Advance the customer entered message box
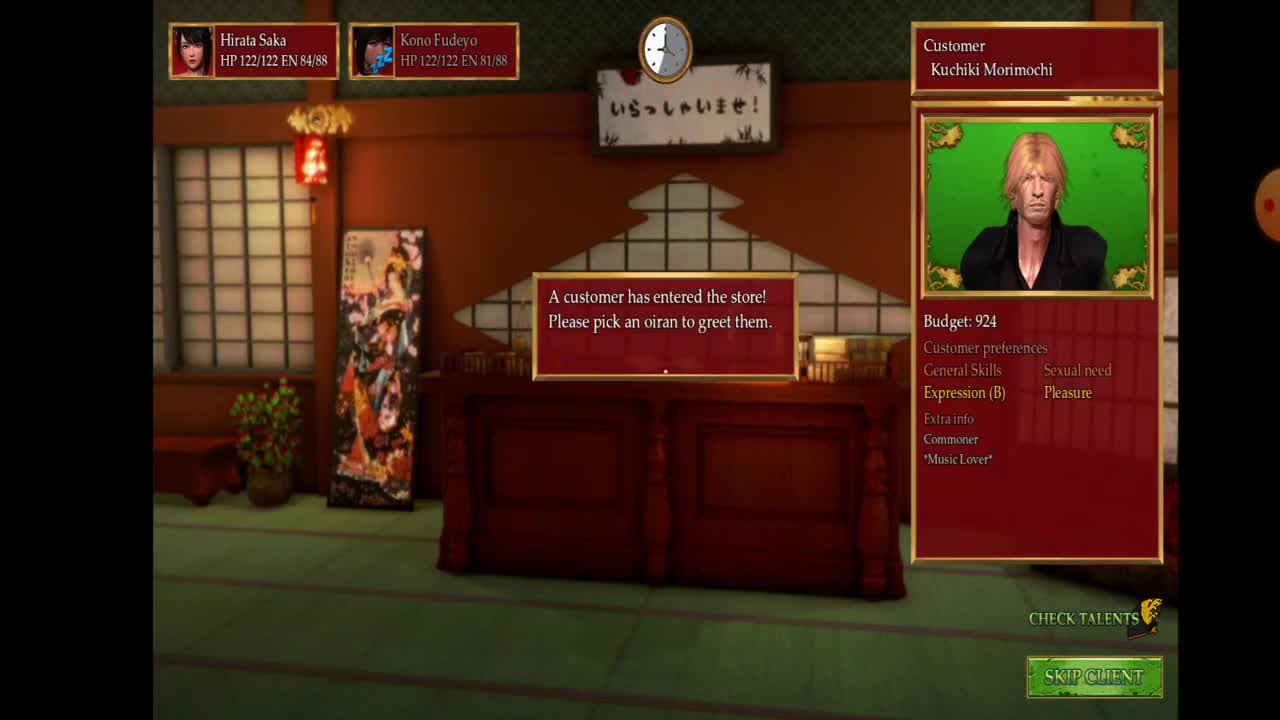 pos(665,326)
